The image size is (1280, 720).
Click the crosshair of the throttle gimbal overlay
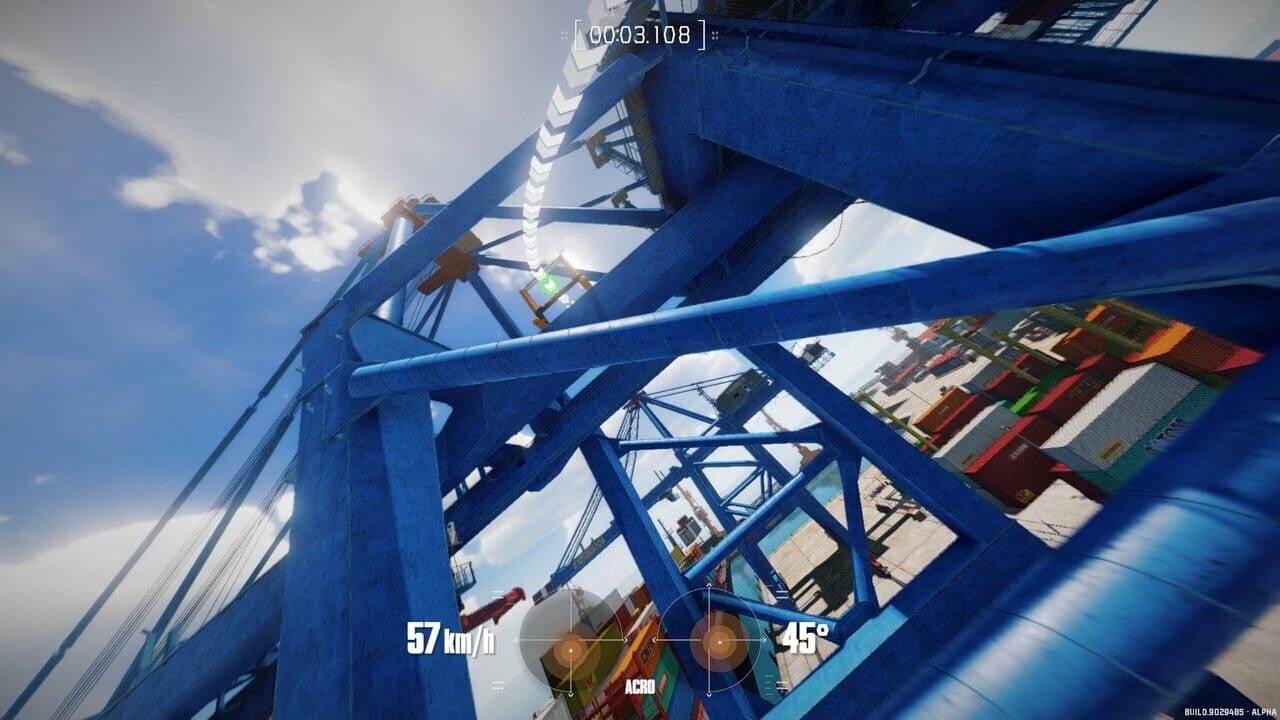(x=570, y=639)
